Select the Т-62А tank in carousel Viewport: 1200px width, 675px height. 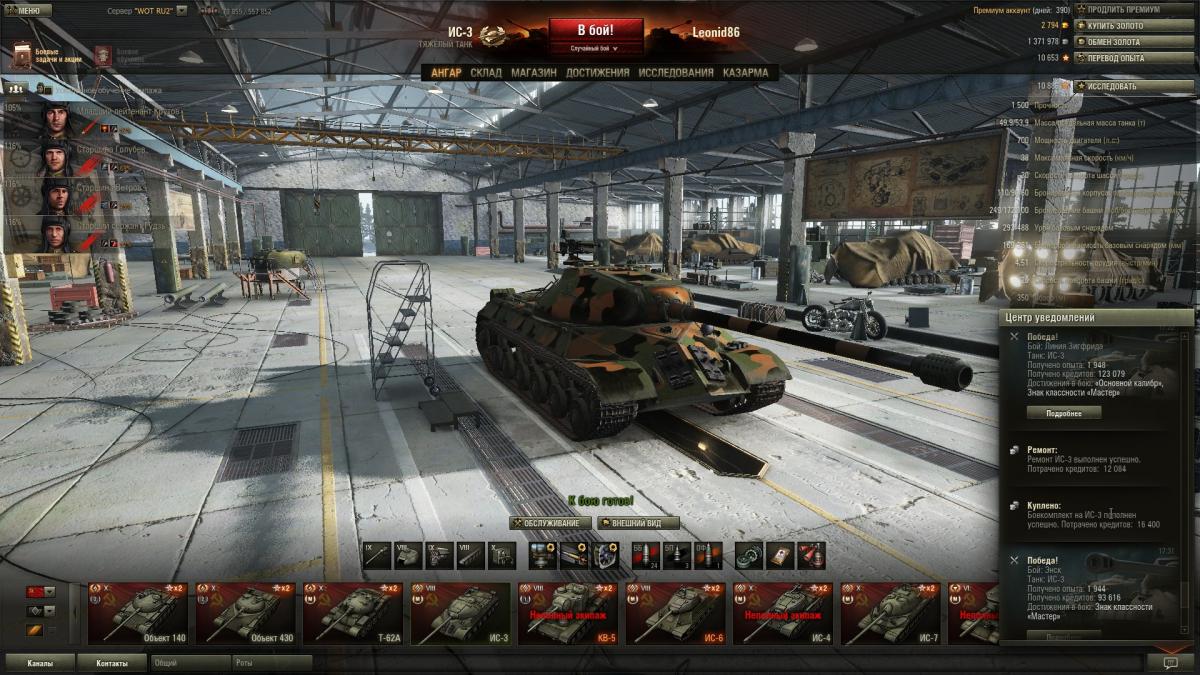tap(355, 612)
